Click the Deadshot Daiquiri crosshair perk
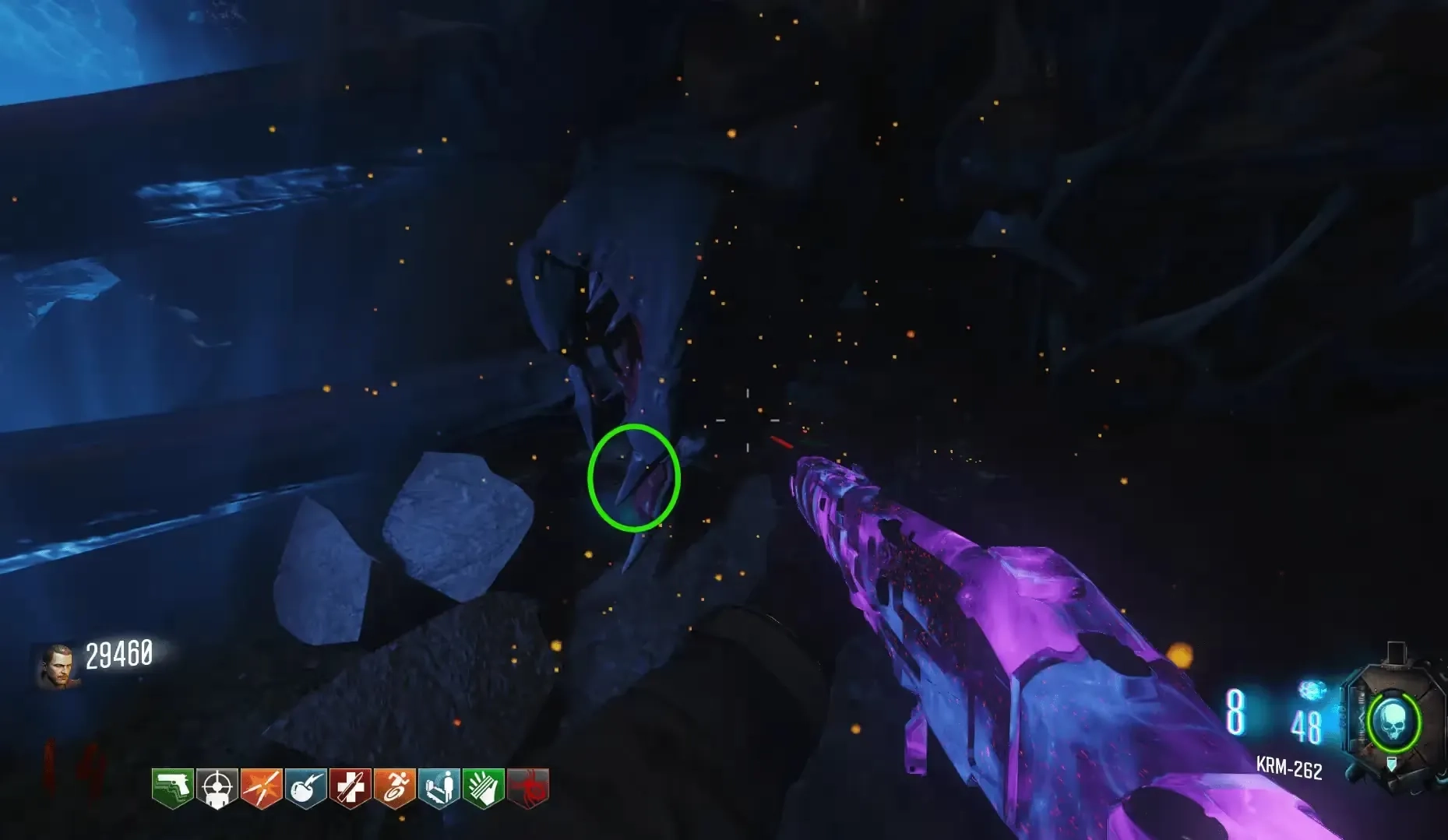Screen dimensions: 1448x840 tap(217, 788)
